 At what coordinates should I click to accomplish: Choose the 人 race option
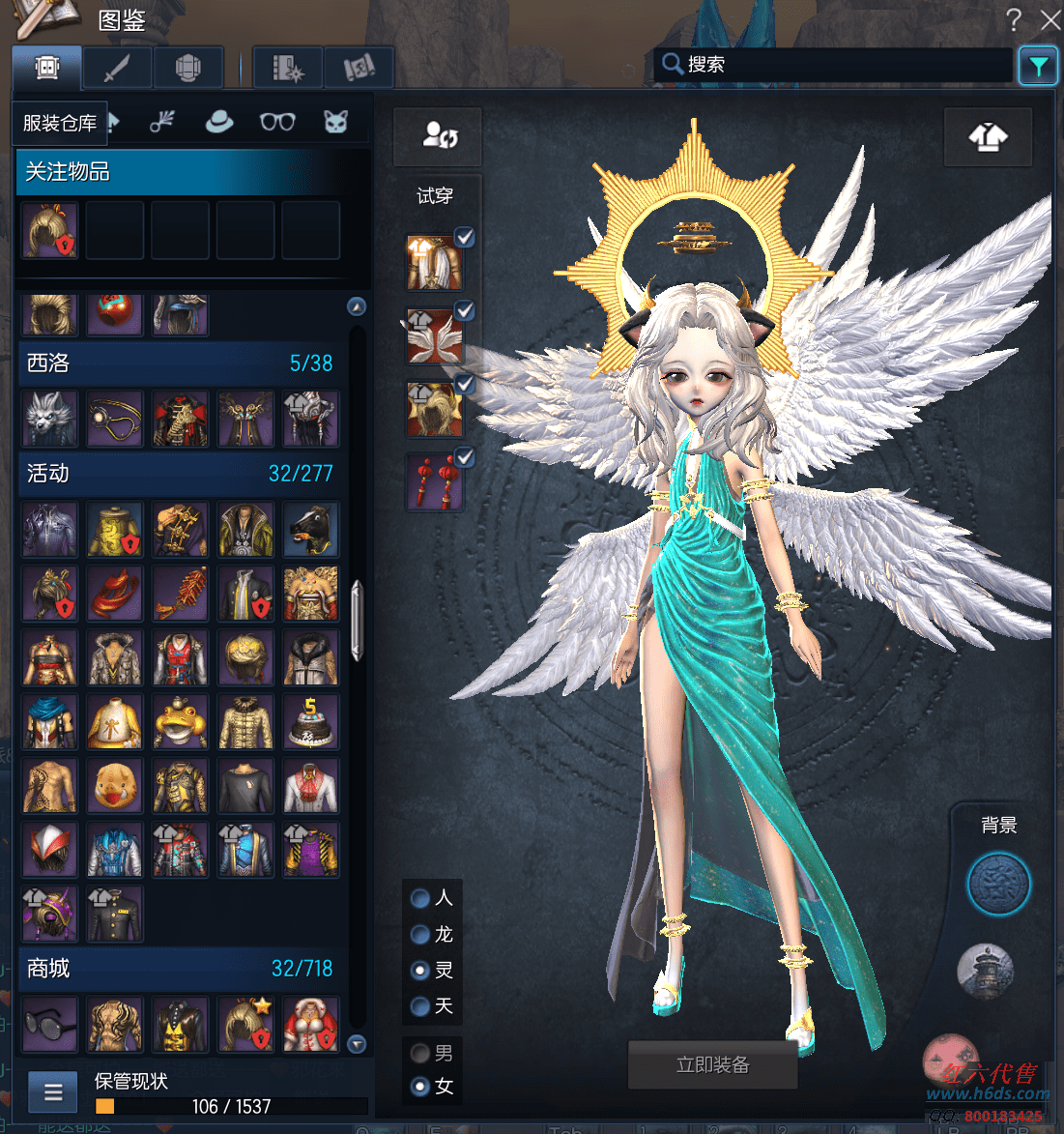420,898
